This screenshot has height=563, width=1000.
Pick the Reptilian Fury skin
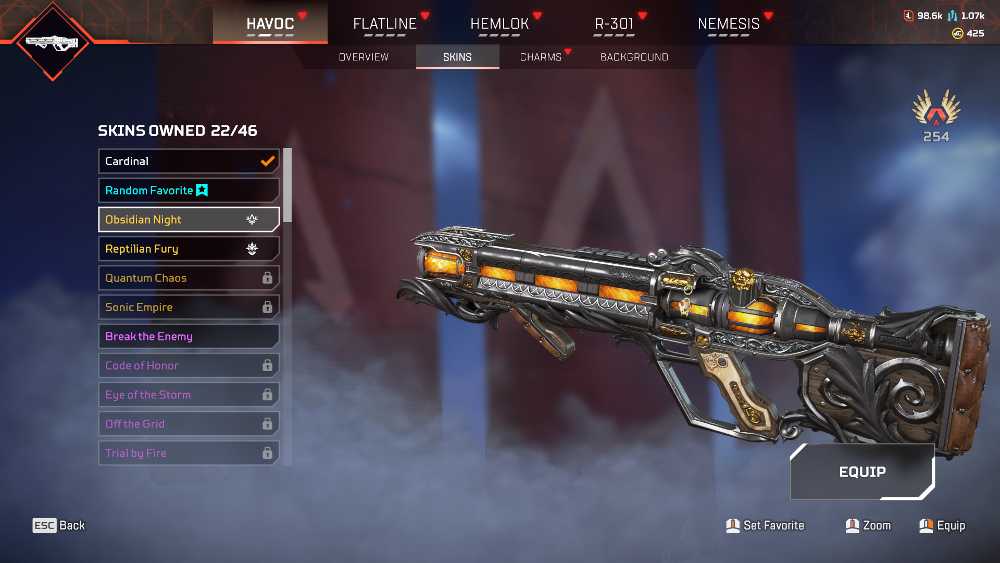[189, 249]
